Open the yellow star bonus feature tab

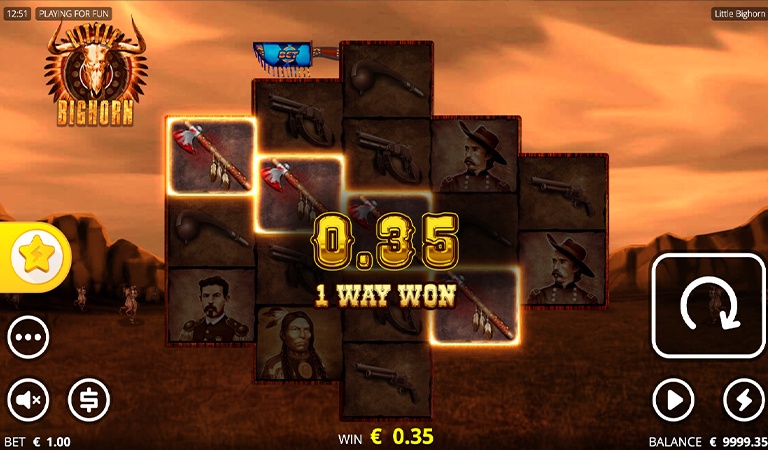pyautogui.click(x=37, y=258)
